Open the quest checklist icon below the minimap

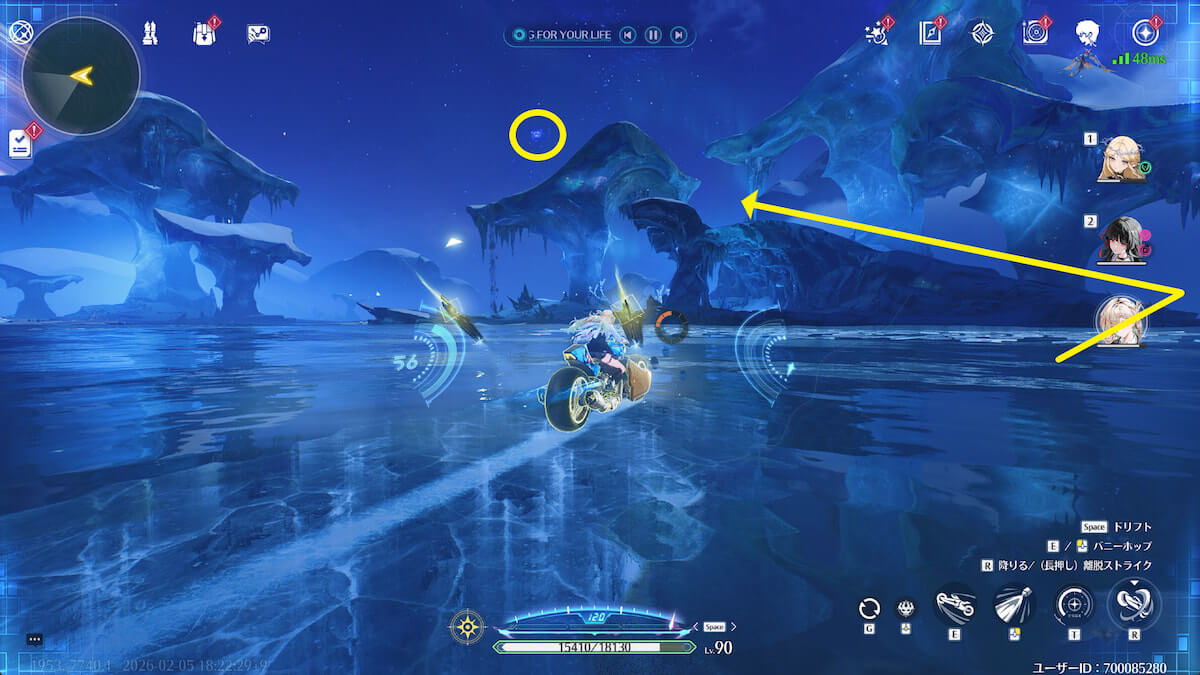(x=21, y=143)
